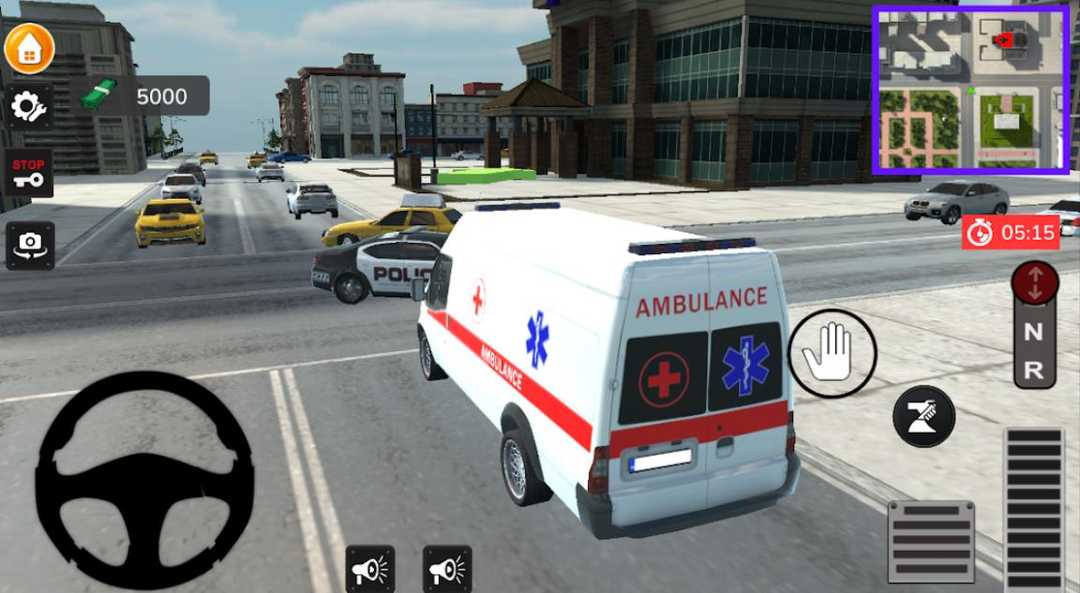Toggle the STOP engine key button
Viewport: 1080px width, 593px height.
[x=29, y=172]
